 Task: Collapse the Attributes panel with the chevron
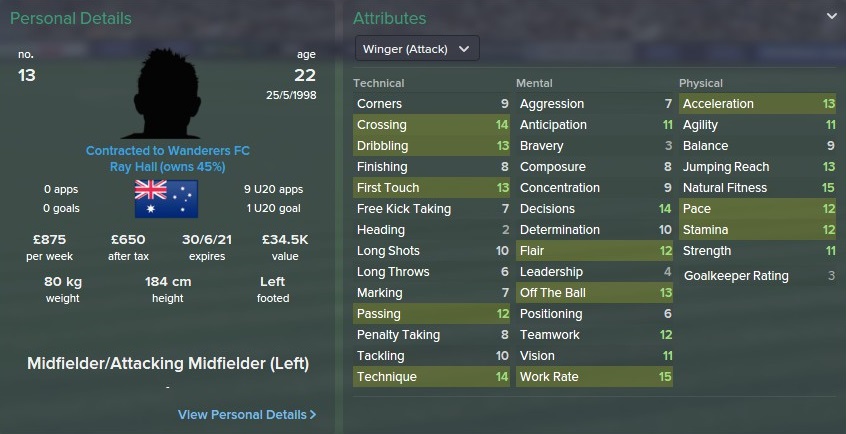[832, 17]
